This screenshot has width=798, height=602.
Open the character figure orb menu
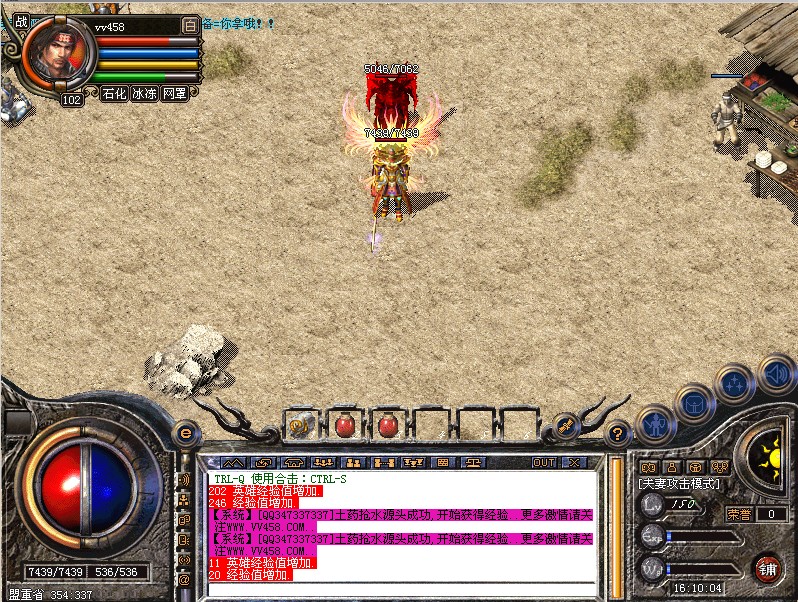coord(654,423)
